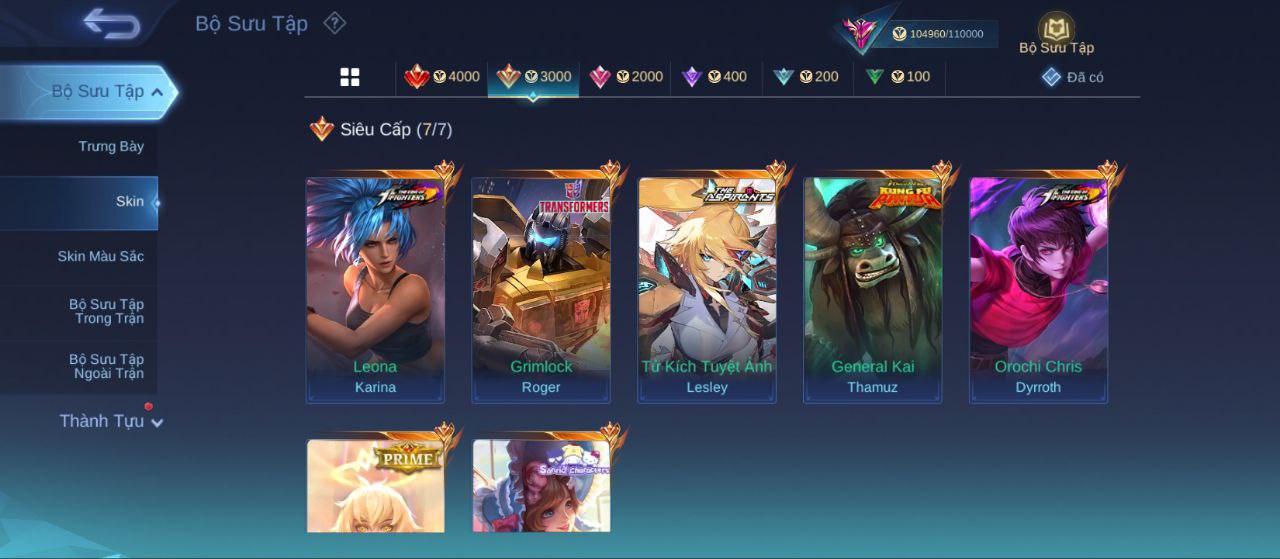Open the 200-point tier tab
Image resolution: width=1280 pixels, height=559 pixels.
pos(806,77)
